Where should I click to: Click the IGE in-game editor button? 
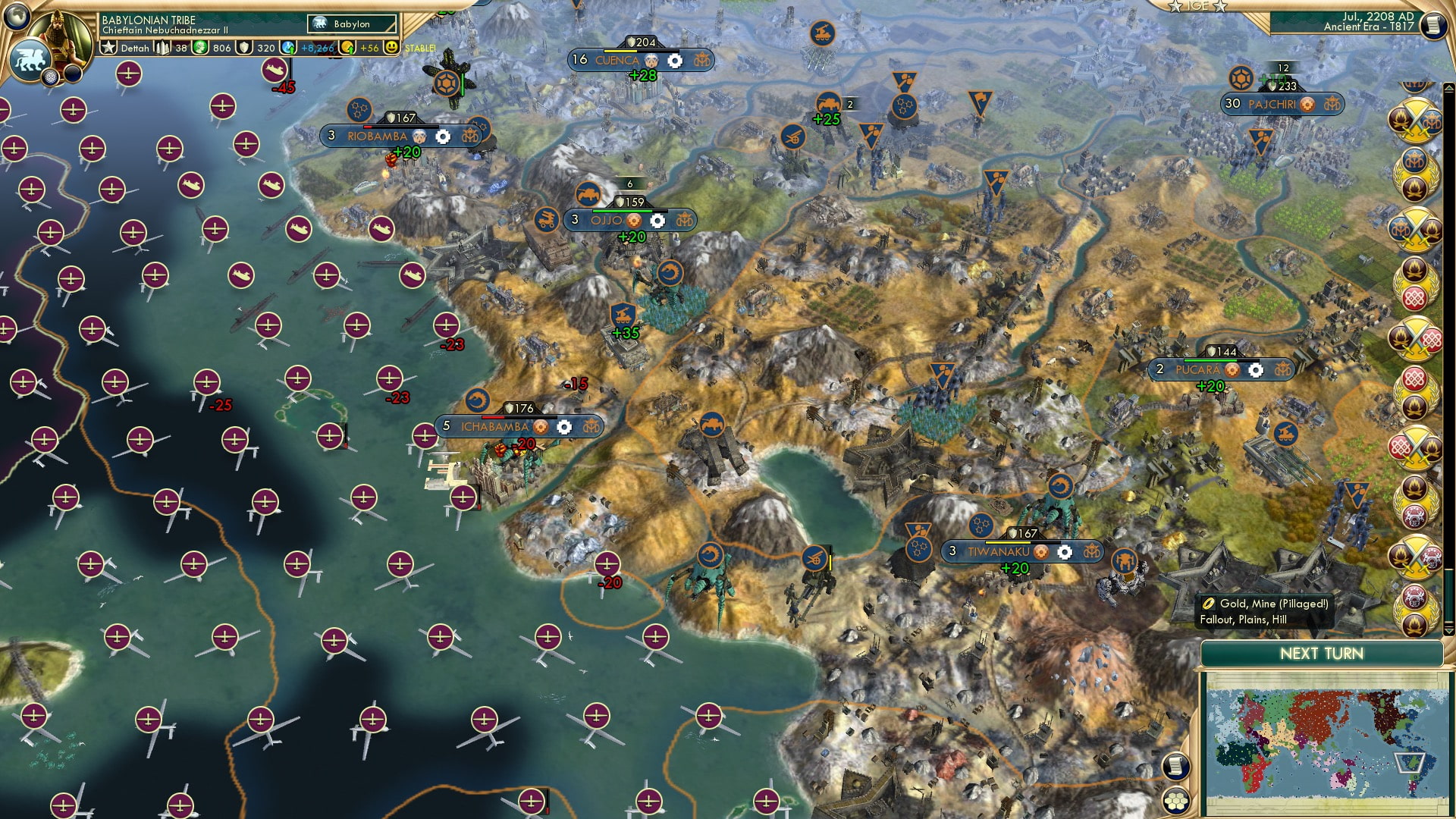coord(1197,8)
